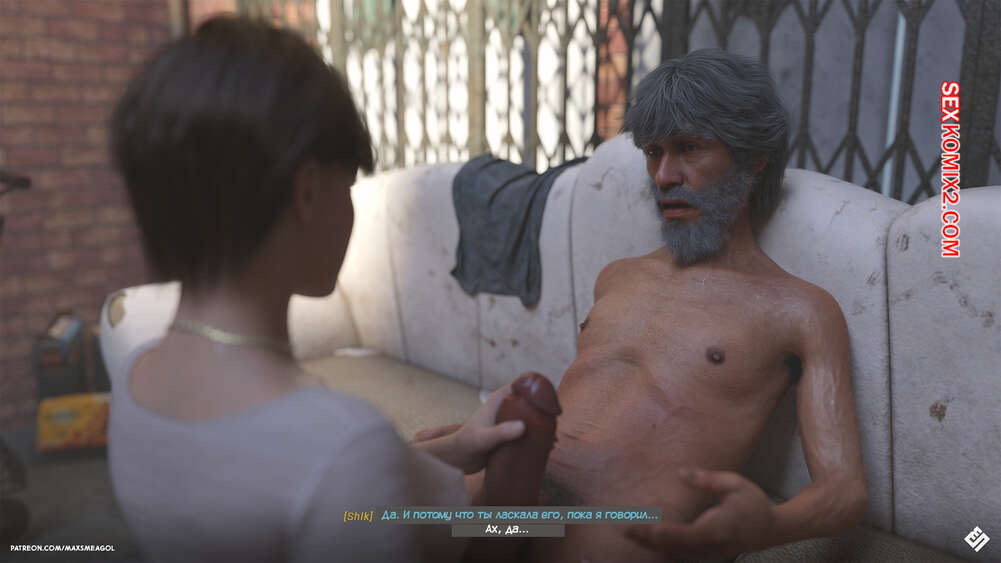Choose the "Ах, да..." dialogue reply
Screen dimensions: 1001x563
click(x=508, y=530)
